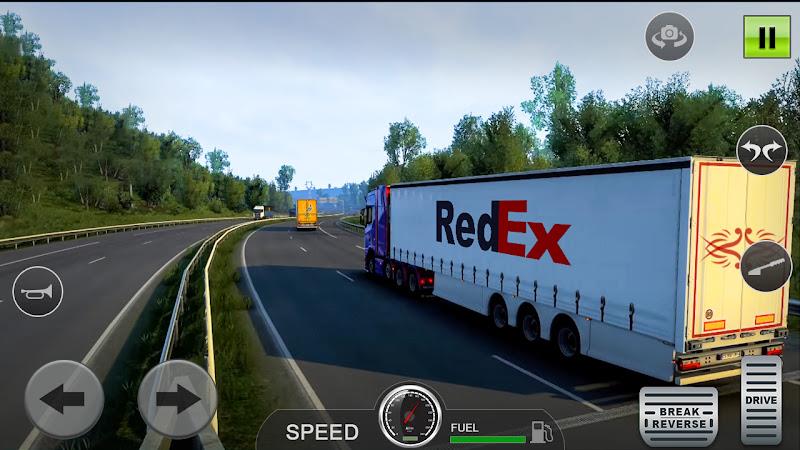Tap the round button above the Drive pedal
The width and height of the screenshot is (800, 450).
(x=766, y=264)
